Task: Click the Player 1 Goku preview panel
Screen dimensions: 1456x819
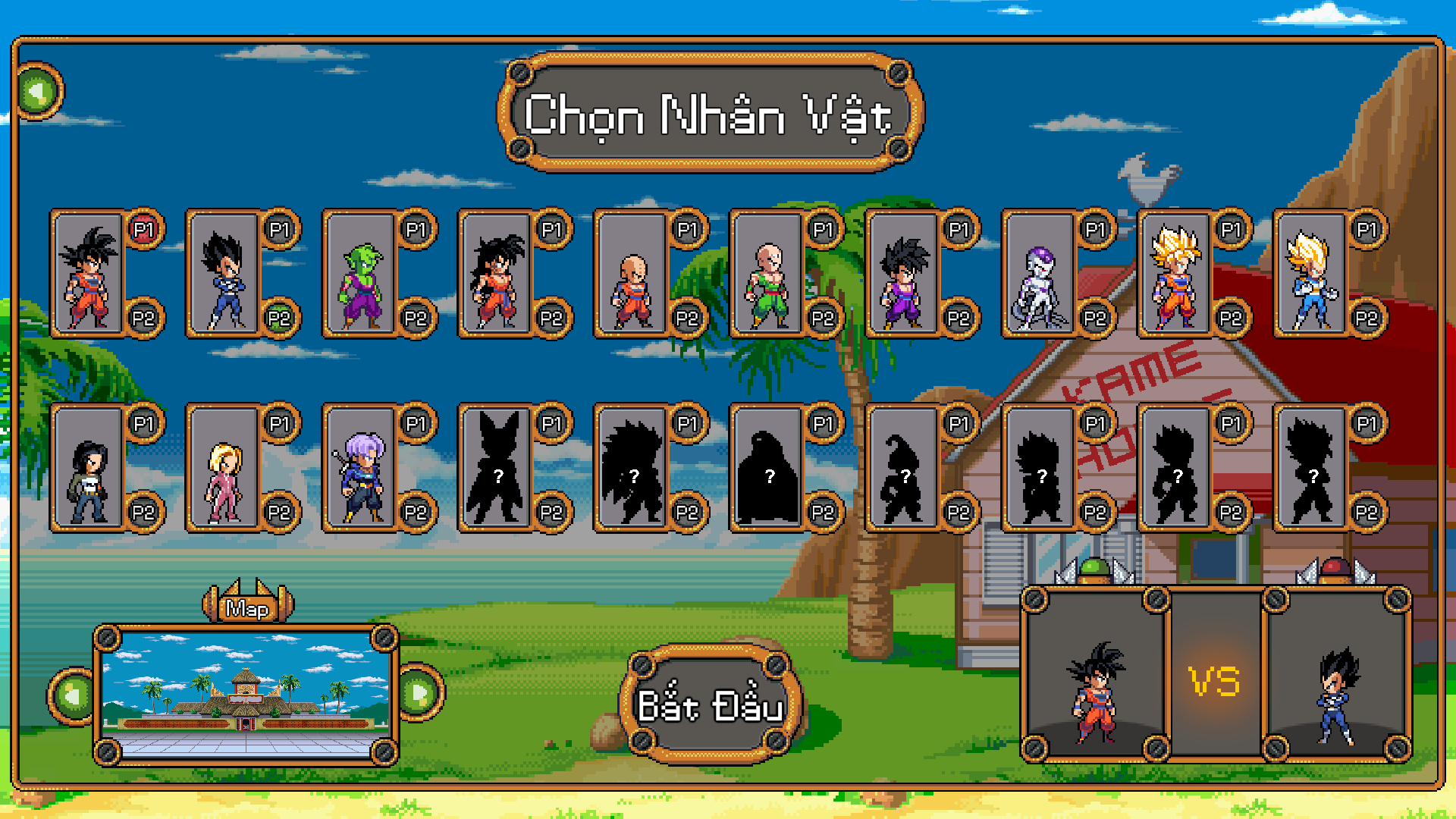Action: [x=1094, y=675]
